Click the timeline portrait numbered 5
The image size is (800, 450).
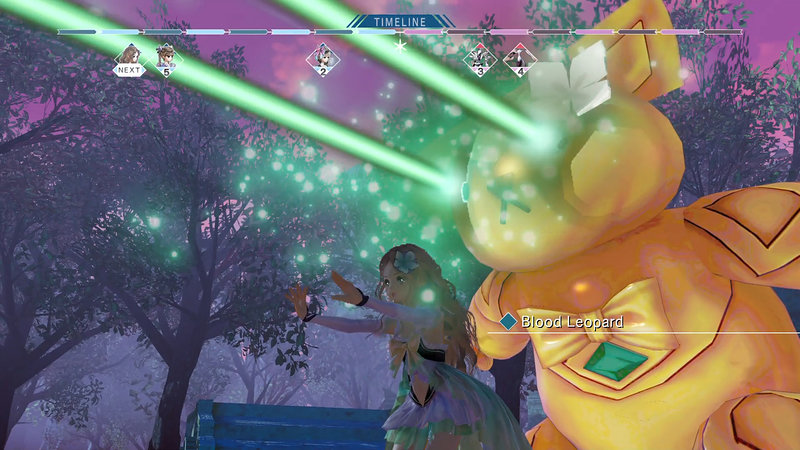tap(166, 58)
